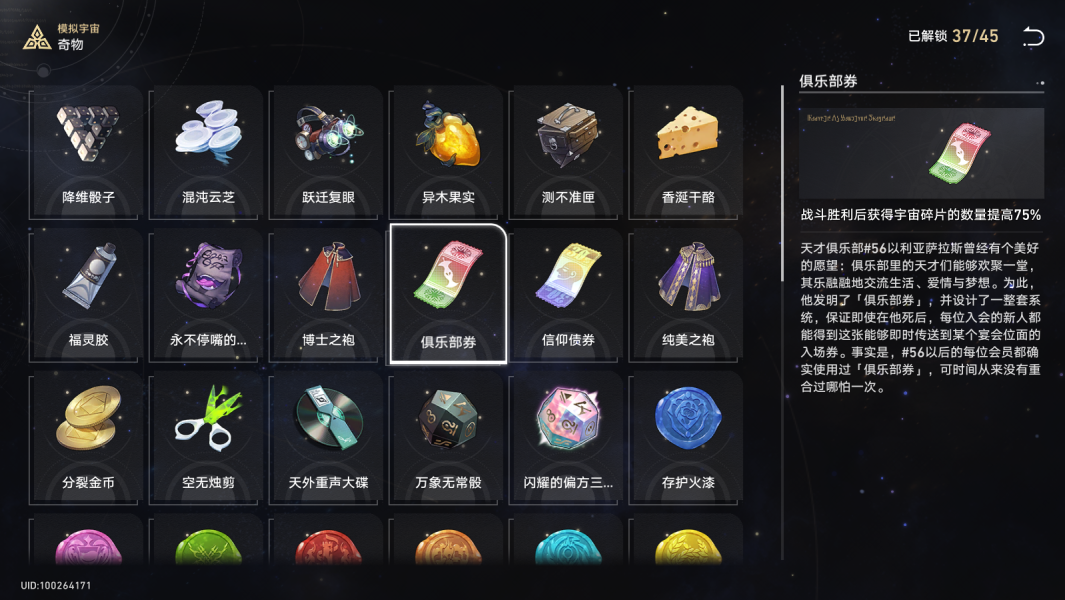Select the 香涎干酪 cheese curio
This screenshot has height=600, width=1065.
[x=688, y=150]
